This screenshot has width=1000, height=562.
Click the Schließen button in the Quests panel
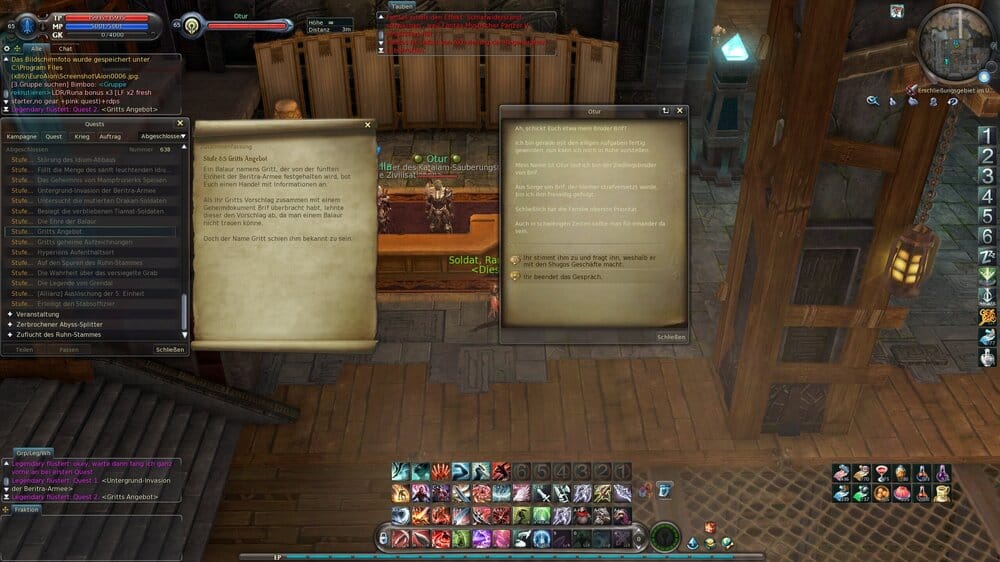click(x=169, y=350)
